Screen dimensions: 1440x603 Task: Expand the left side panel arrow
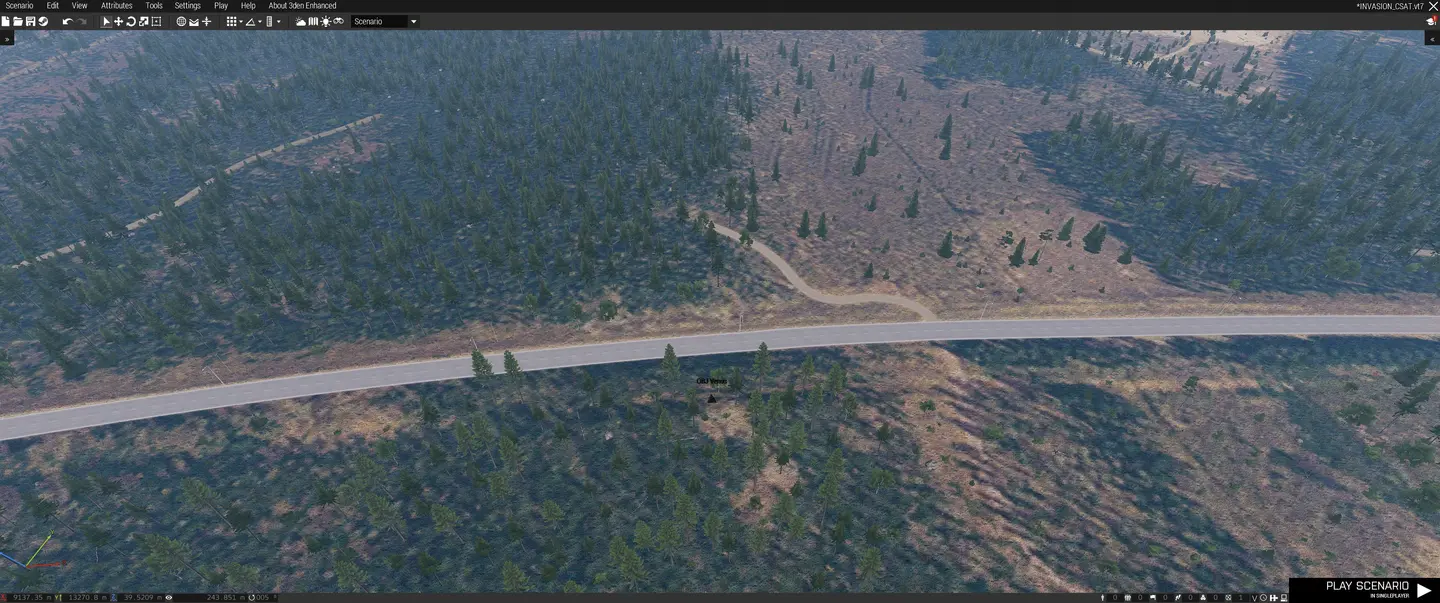[7, 38]
